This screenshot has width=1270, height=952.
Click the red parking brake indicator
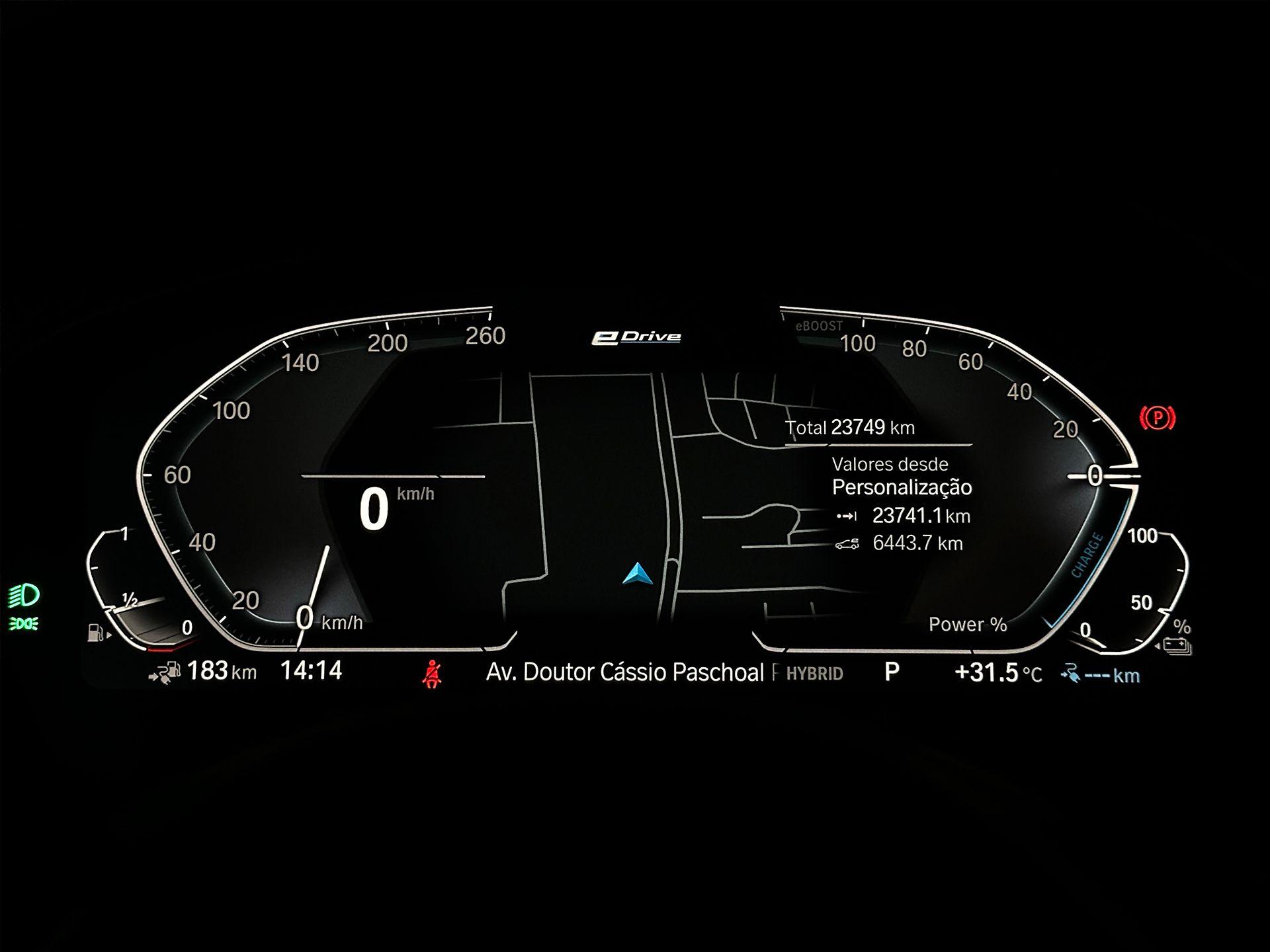pyautogui.click(x=1157, y=418)
